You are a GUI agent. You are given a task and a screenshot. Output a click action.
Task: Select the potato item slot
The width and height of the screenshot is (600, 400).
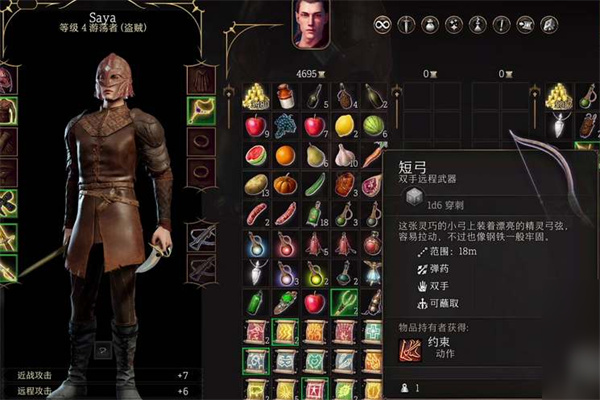(254, 185)
